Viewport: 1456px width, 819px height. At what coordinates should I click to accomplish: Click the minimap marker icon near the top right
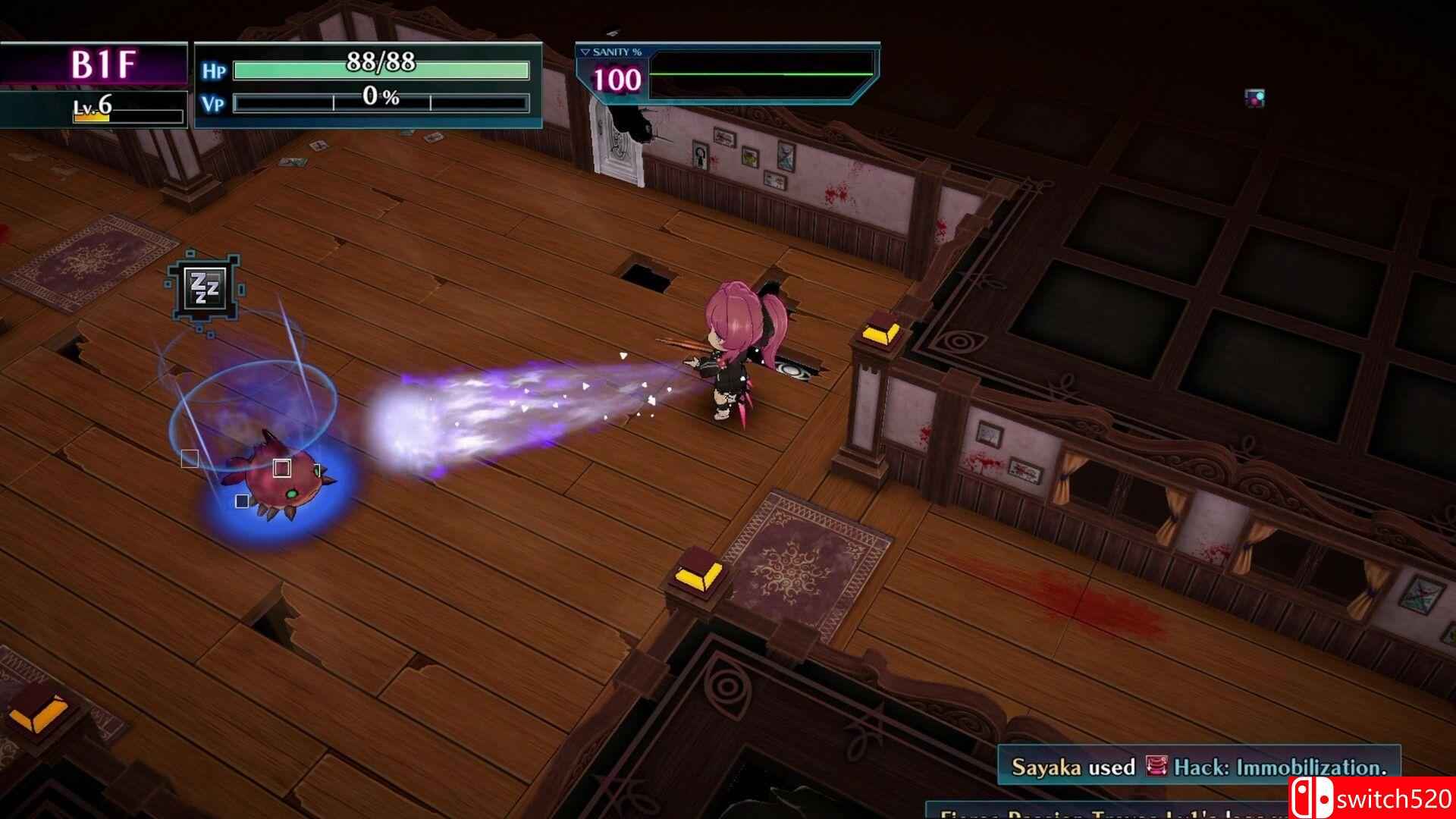pyautogui.click(x=1255, y=96)
